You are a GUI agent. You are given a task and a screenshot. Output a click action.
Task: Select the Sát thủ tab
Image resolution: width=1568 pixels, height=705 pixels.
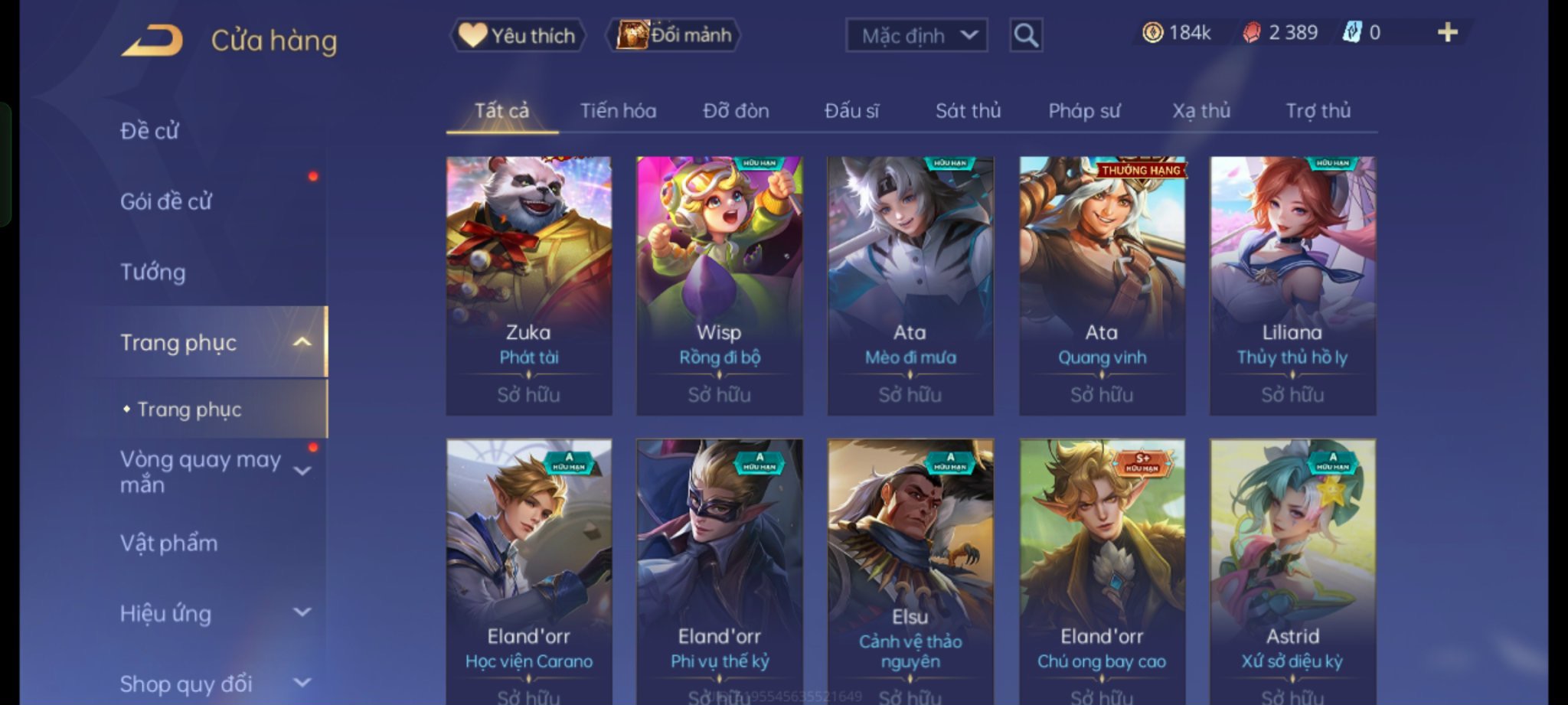[x=968, y=111]
